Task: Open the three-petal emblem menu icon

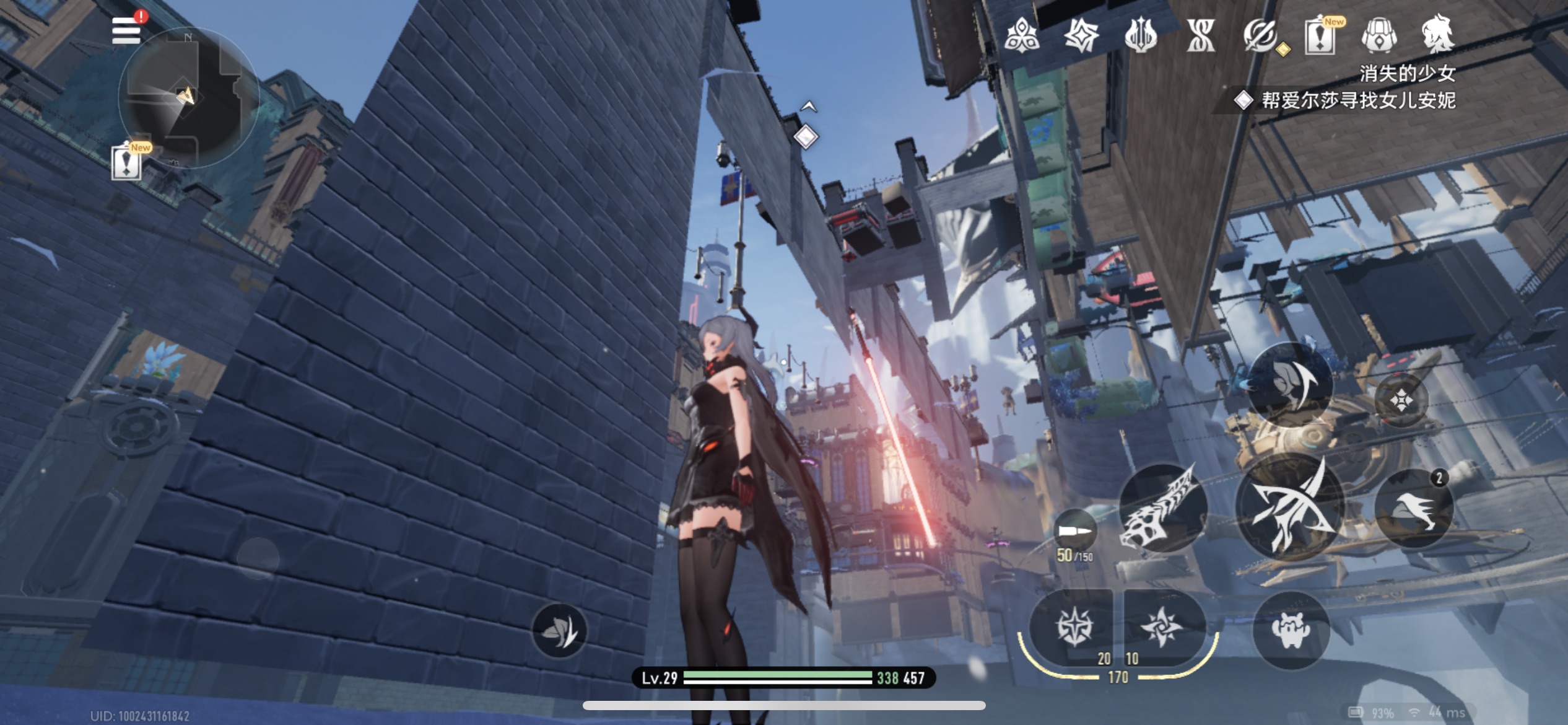Action: coord(1022,35)
